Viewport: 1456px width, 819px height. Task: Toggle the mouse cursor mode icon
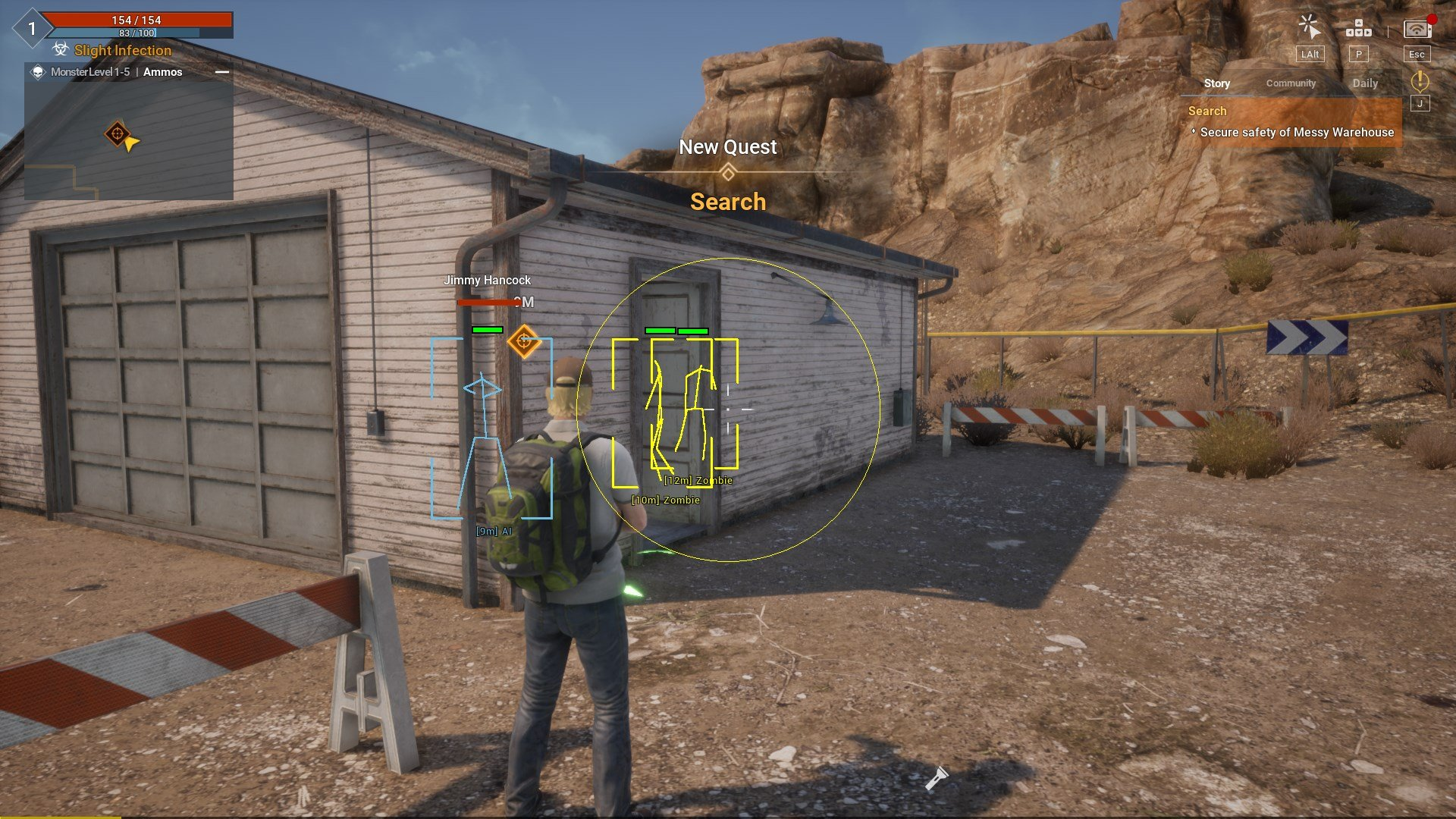[x=1310, y=27]
